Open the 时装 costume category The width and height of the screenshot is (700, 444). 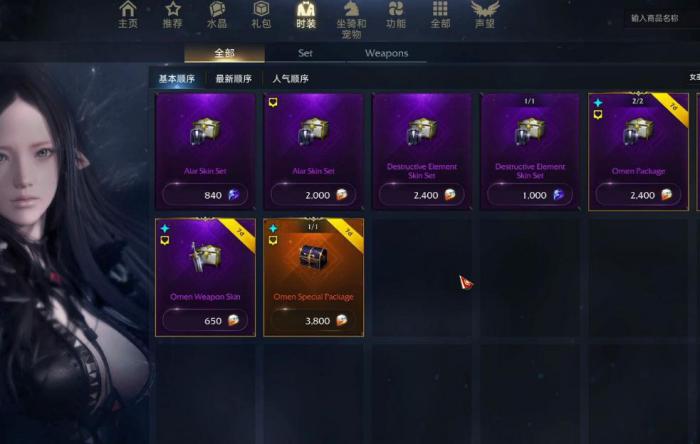(306, 14)
